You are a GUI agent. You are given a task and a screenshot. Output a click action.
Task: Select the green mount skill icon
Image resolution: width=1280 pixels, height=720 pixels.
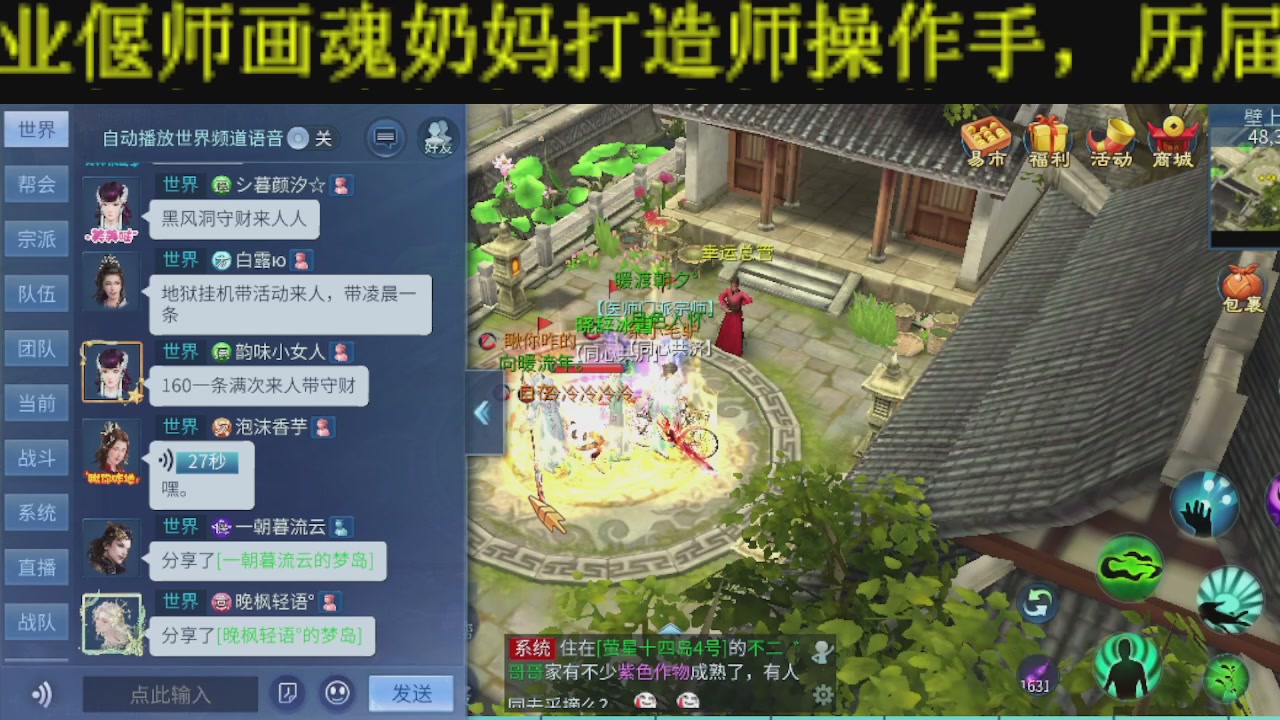(1129, 568)
